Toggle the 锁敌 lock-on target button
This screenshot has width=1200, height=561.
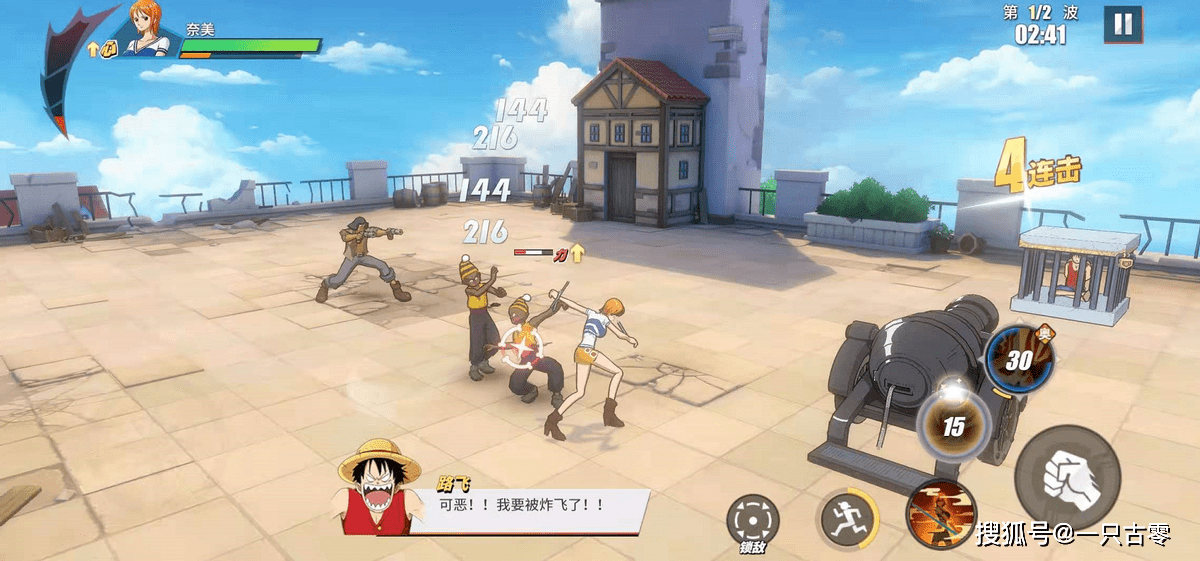coord(752,520)
